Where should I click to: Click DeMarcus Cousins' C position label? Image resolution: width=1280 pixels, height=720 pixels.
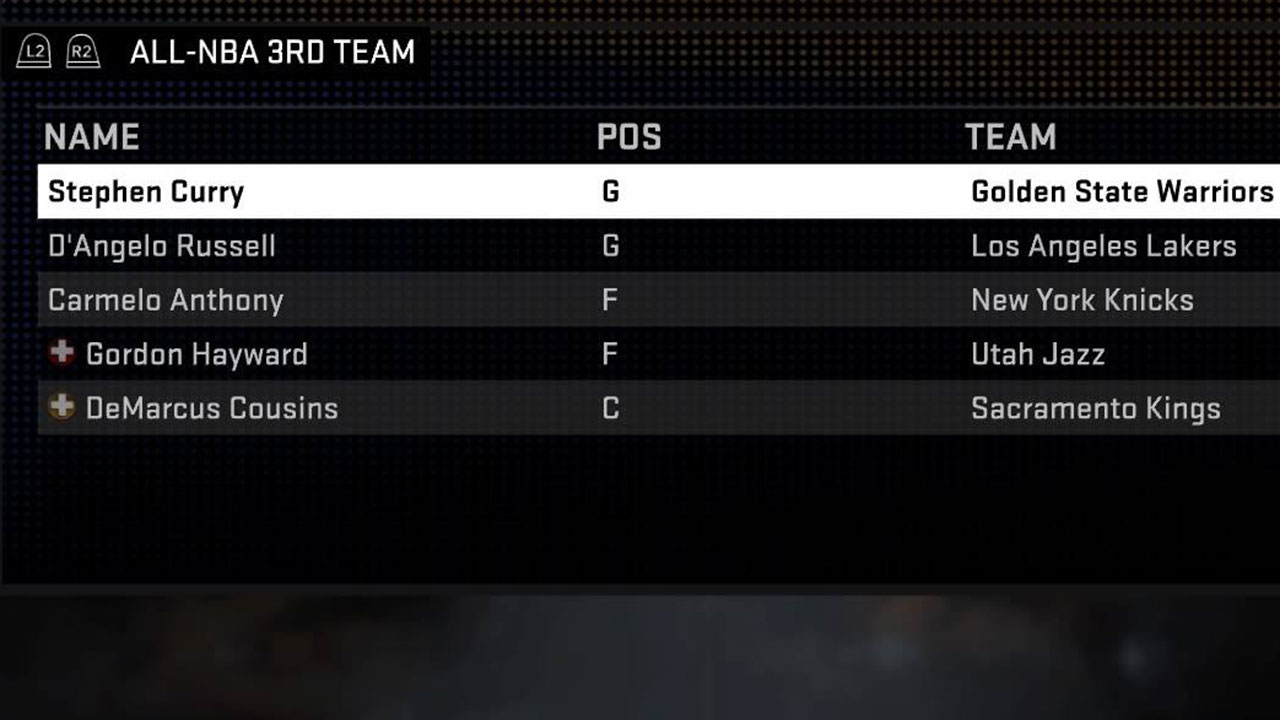(610, 408)
